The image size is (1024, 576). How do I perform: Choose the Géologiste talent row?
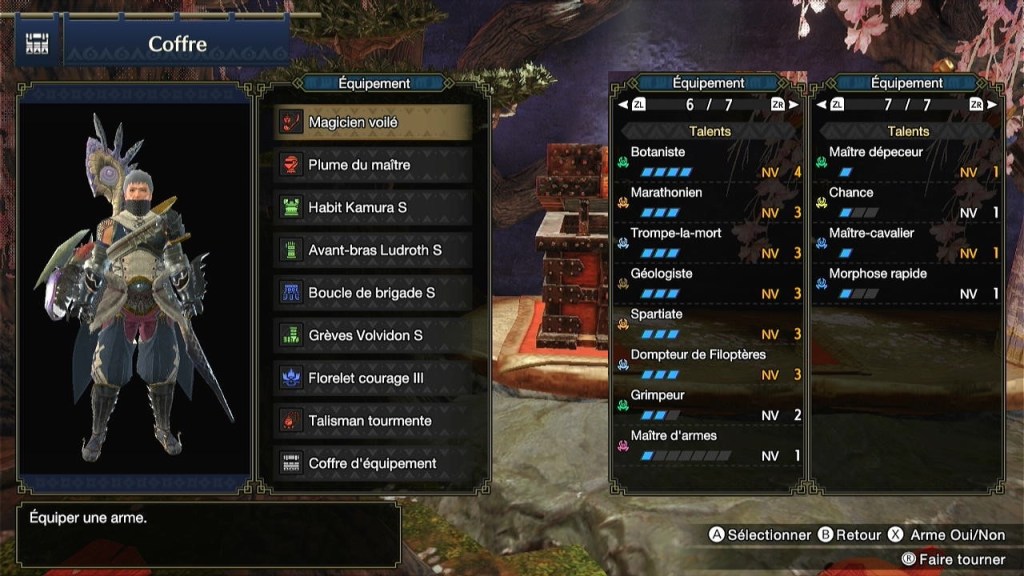(709, 283)
